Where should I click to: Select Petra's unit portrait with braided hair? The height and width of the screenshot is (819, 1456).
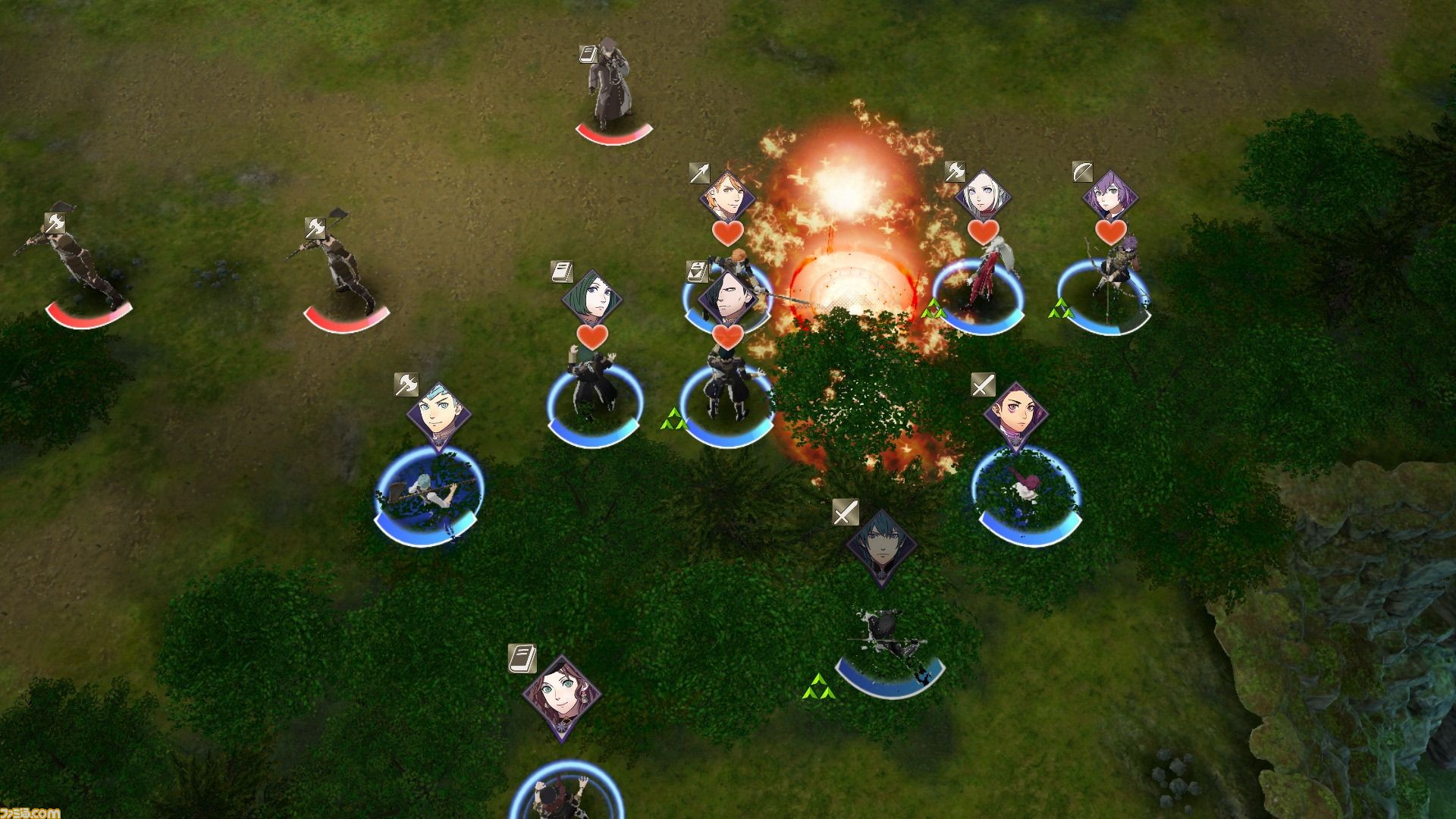point(1015,416)
